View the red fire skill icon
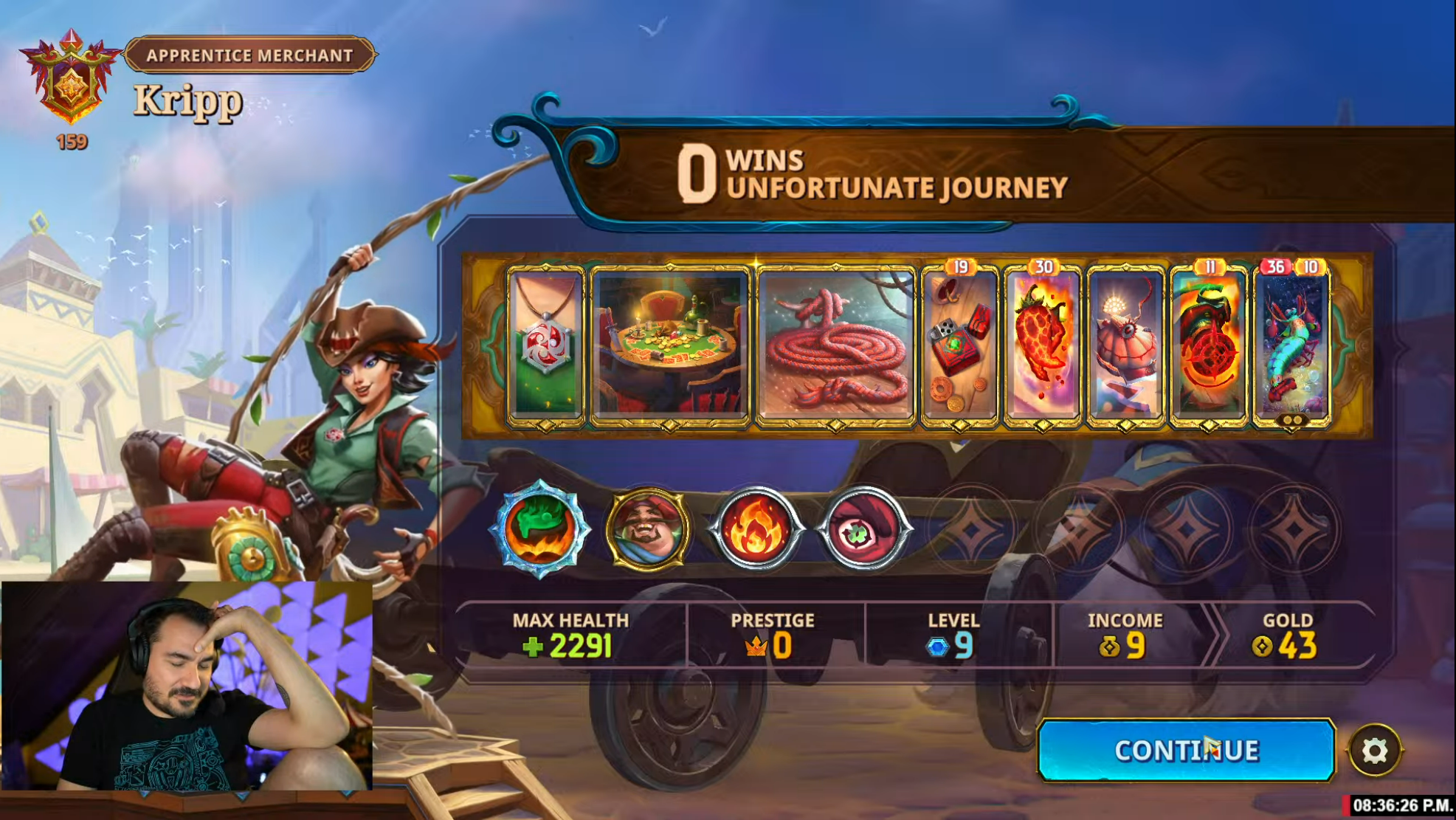The width and height of the screenshot is (1456, 820). coord(756,528)
